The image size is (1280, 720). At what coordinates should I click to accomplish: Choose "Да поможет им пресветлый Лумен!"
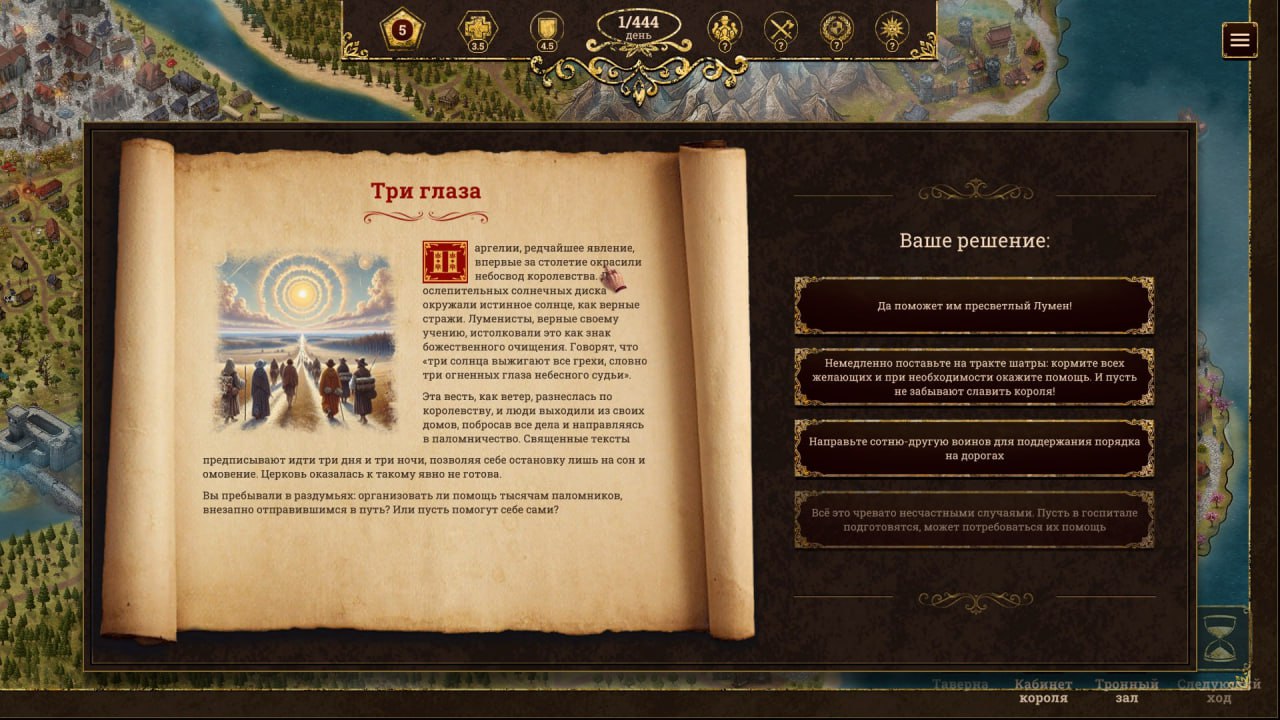point(974,305)
